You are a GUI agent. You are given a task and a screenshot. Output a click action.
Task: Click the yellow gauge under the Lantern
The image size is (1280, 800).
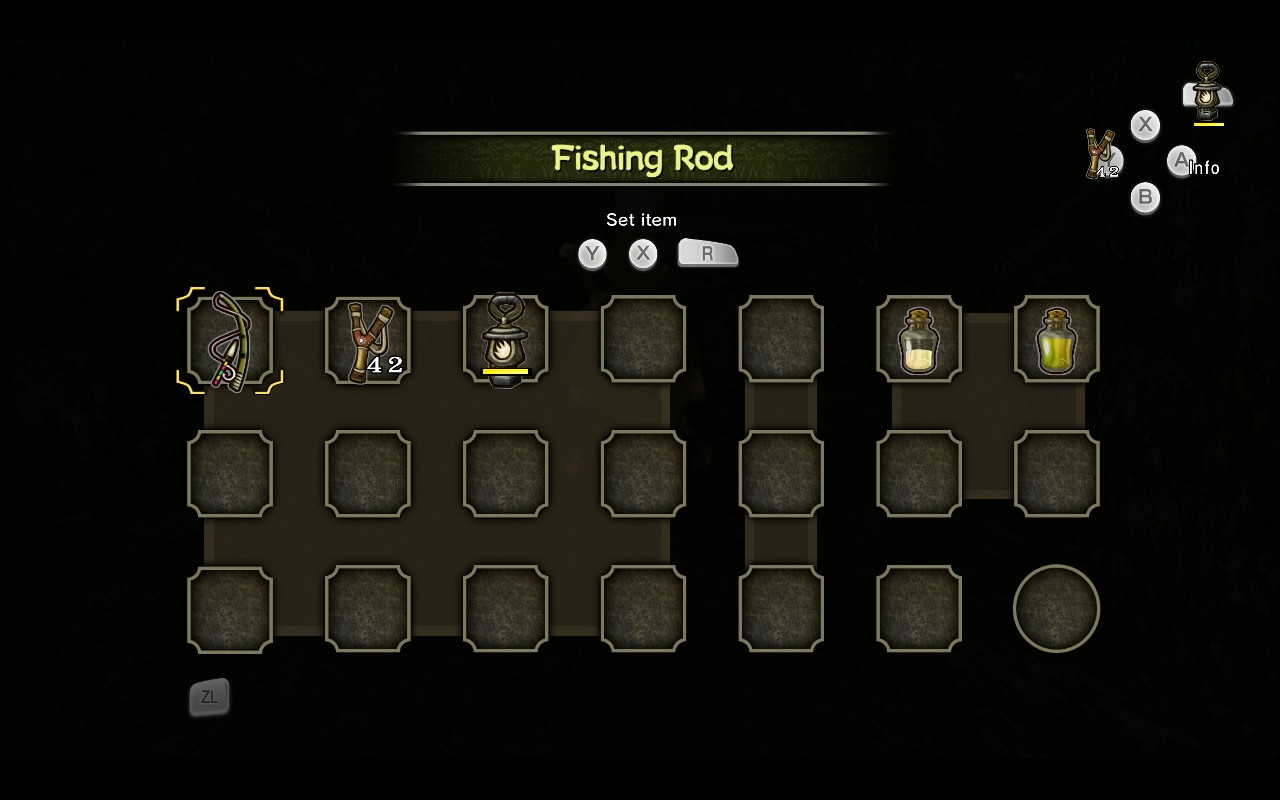(x=505, y=371)
